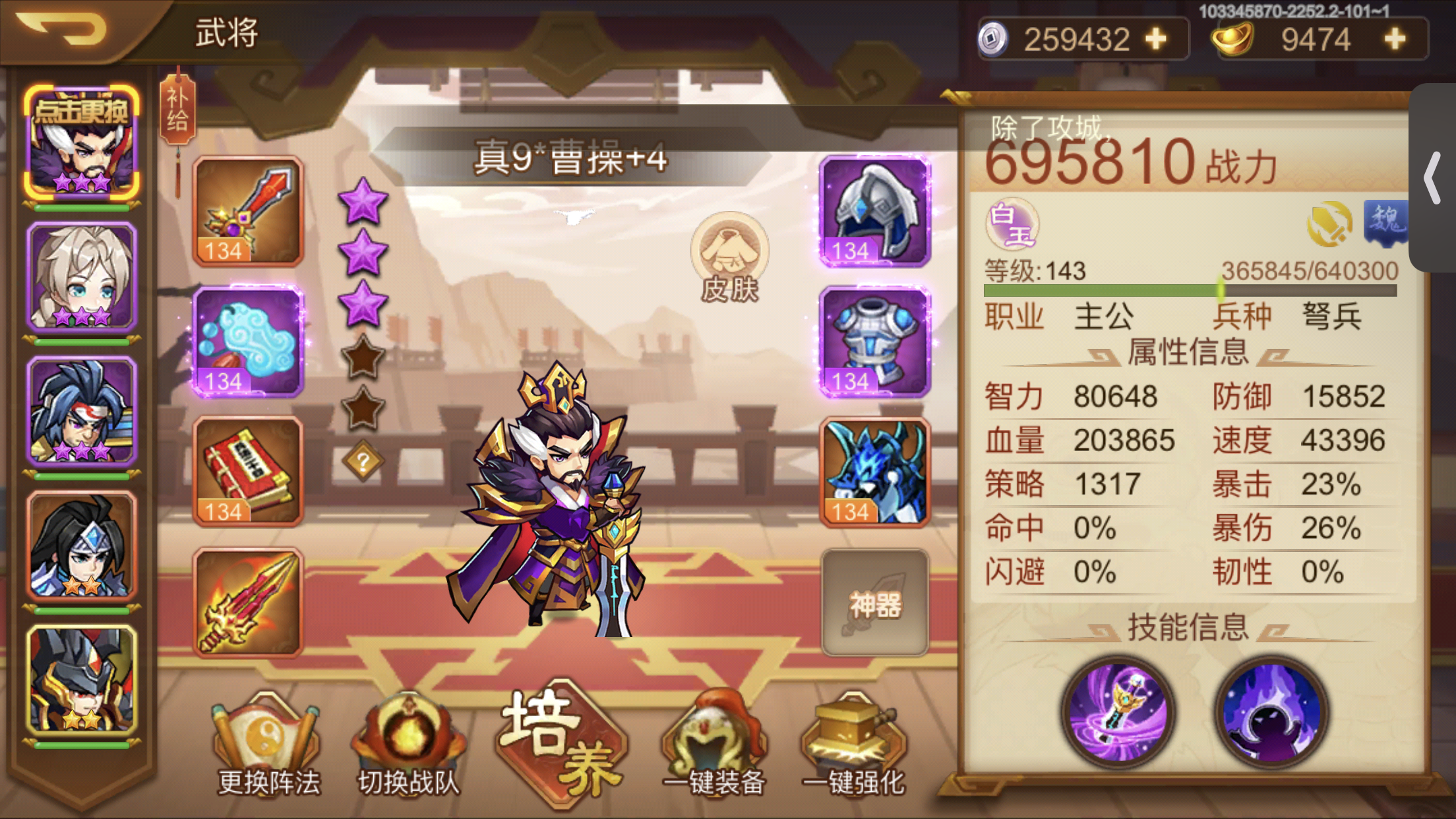This screenshot has height=819, width=1456.
Task: Collapse the stats panel with the side chevron
Action: coord(1432,178)
